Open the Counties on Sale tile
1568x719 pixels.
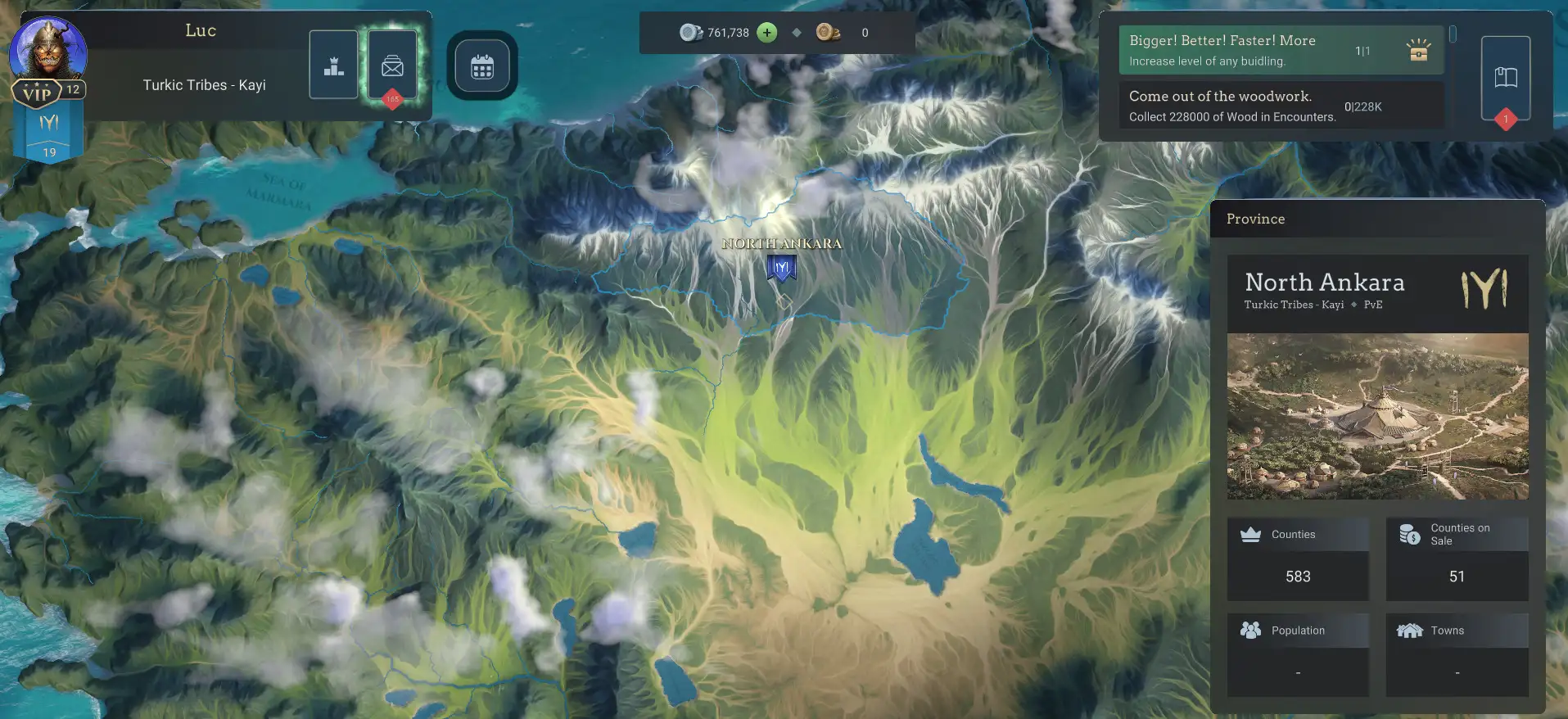pos(1457,558)
